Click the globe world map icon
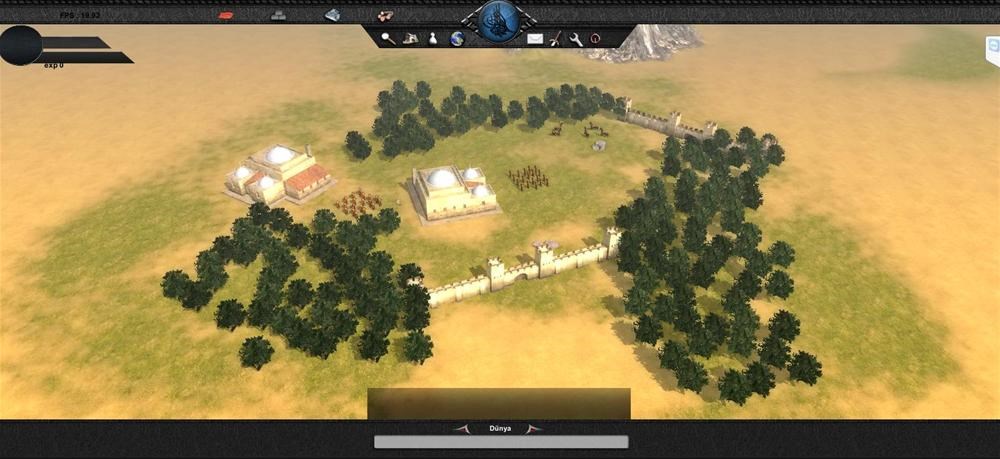This screenshot has width=1000, height=459. pos(457,38)
